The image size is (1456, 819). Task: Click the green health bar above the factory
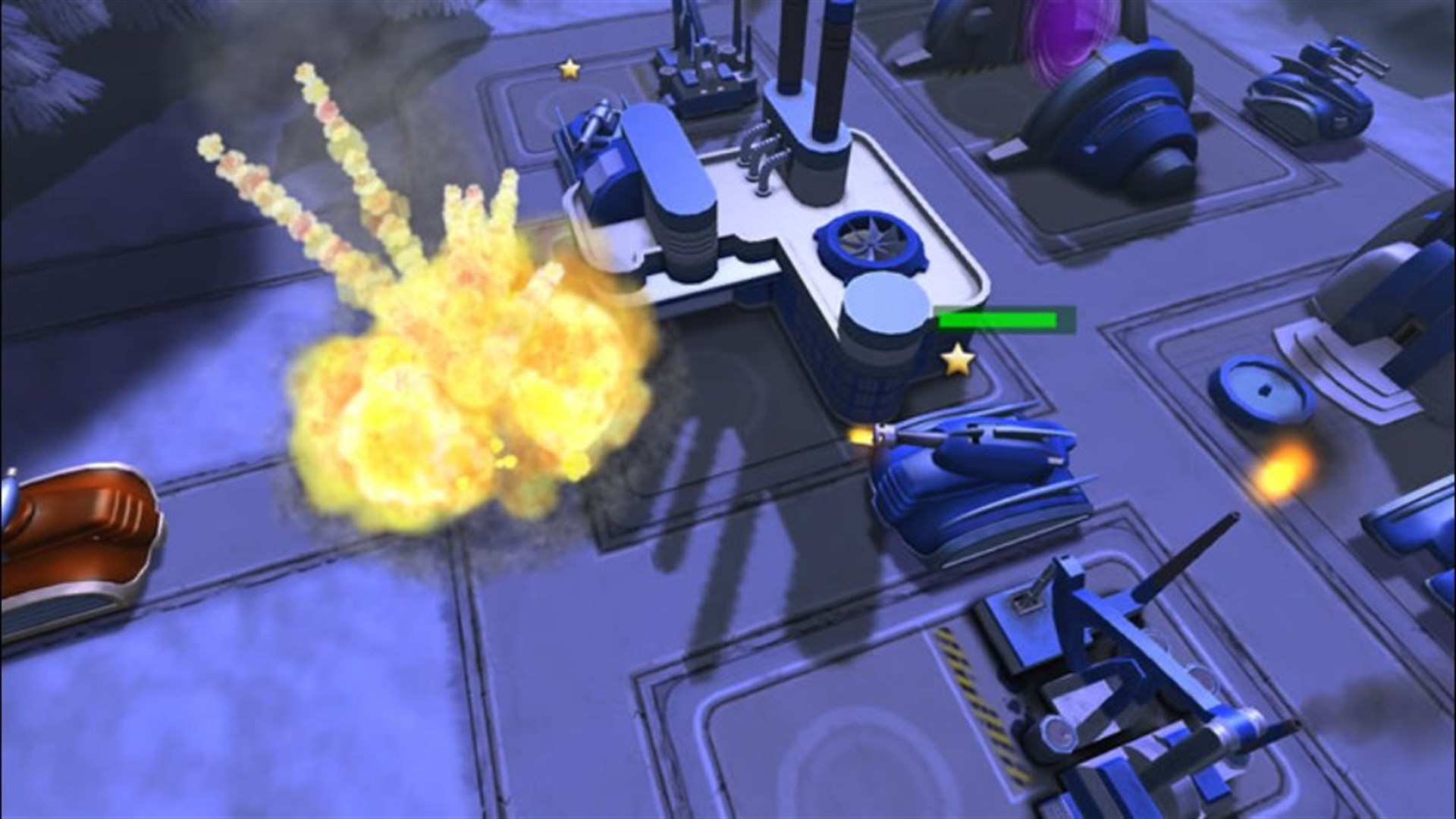pyautogui.click(x=1001, y=318)
